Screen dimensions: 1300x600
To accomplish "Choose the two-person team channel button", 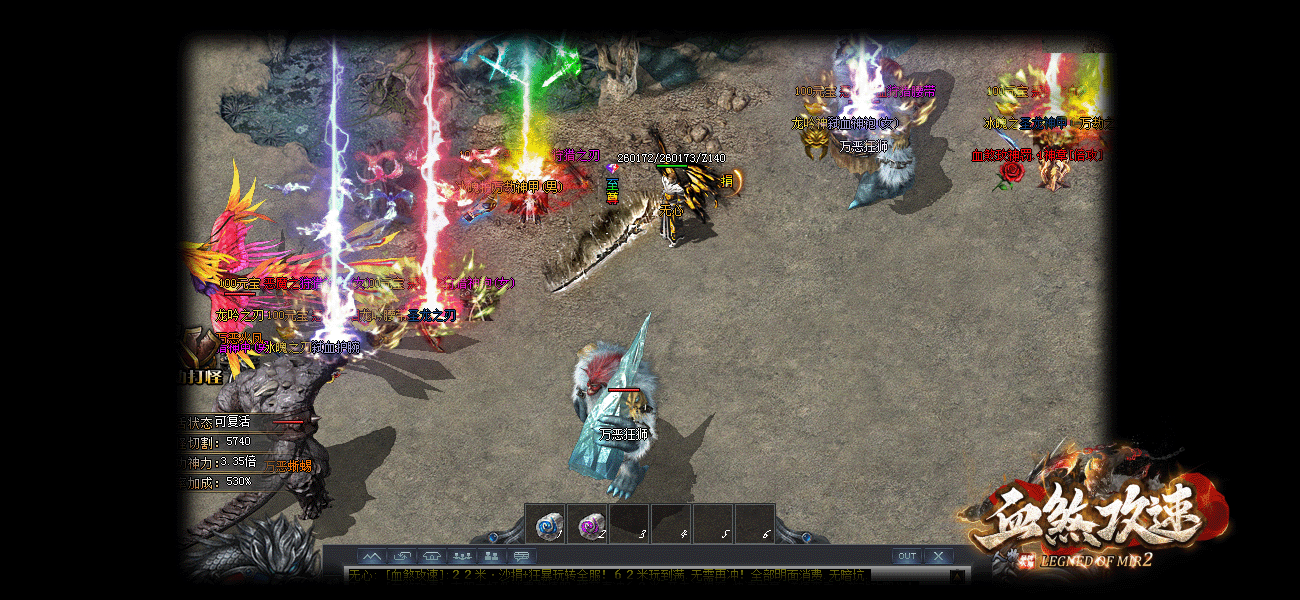I will (x=492, y=556).
